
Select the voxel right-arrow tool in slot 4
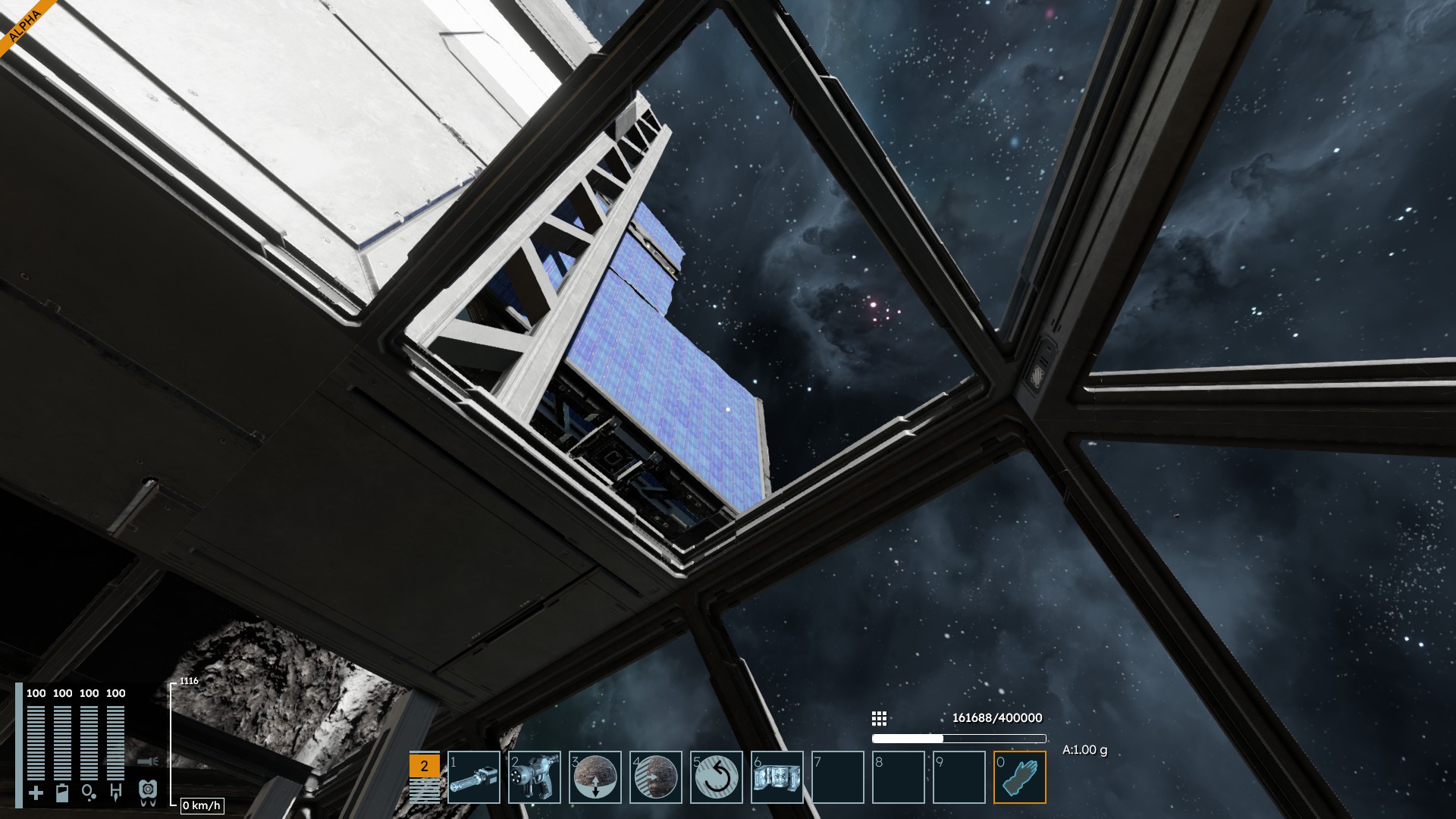pos(656,777)
